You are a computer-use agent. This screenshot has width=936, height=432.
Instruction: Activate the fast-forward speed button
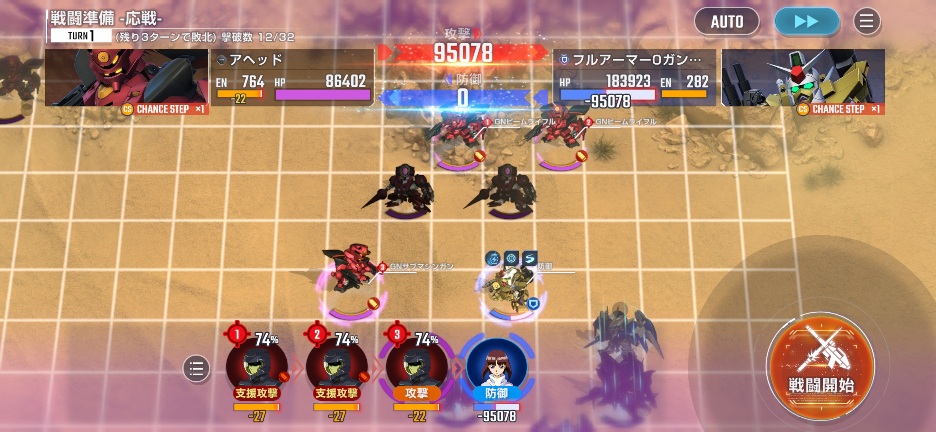pyautogui.click(x=805, y=21)
